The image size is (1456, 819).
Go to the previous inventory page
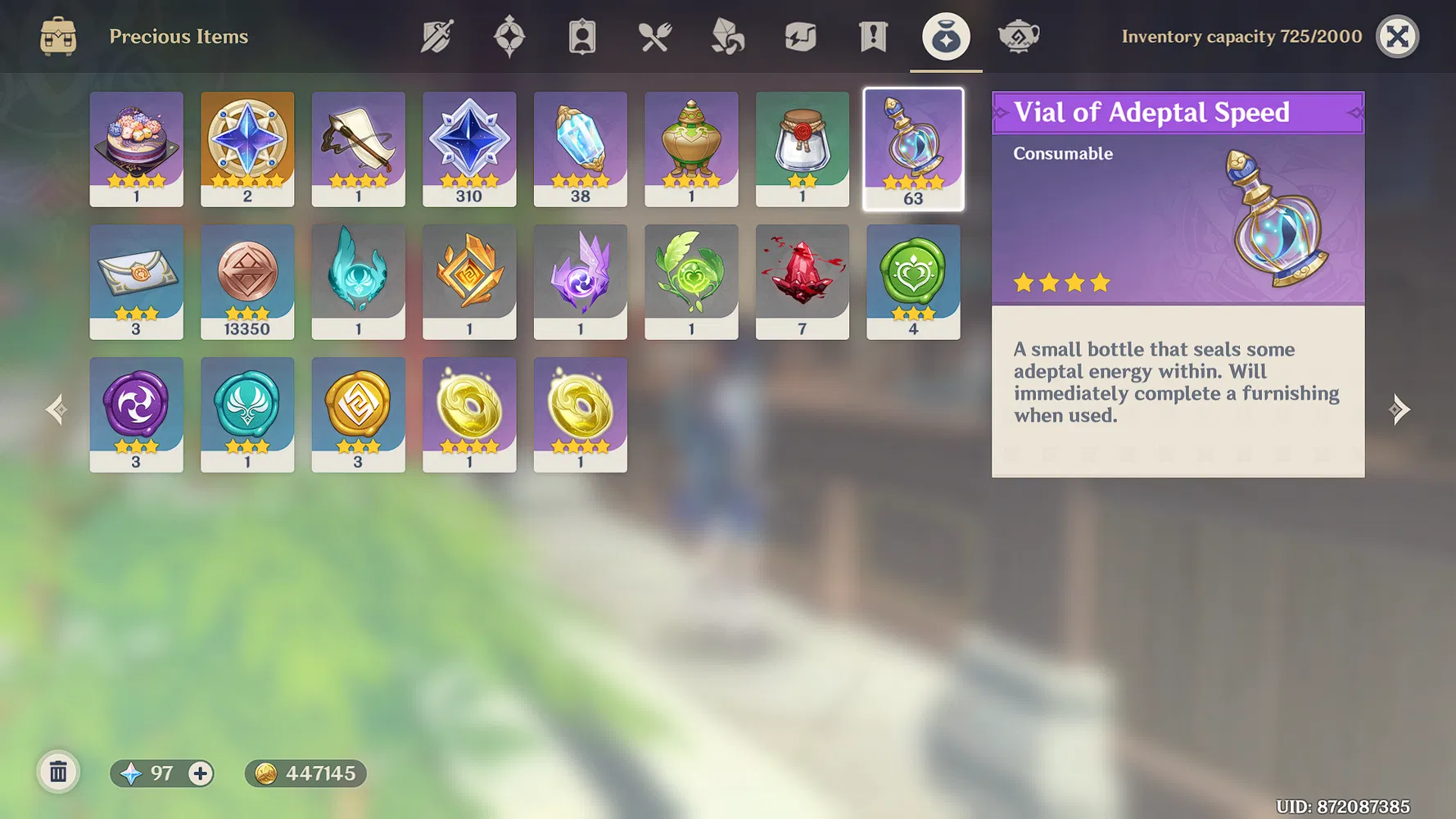pyautogui.click(x=56, y=409)
